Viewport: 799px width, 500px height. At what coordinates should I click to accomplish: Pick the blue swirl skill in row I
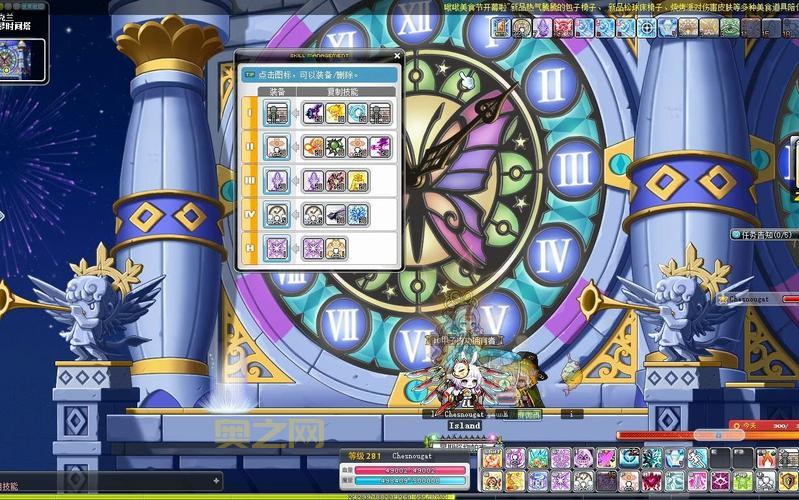coord(357,113)
